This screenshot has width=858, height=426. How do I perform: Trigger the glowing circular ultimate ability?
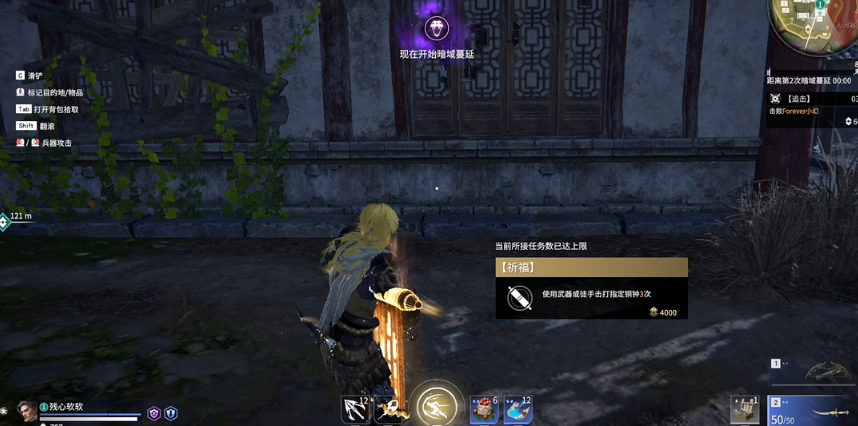pos(436,406)
